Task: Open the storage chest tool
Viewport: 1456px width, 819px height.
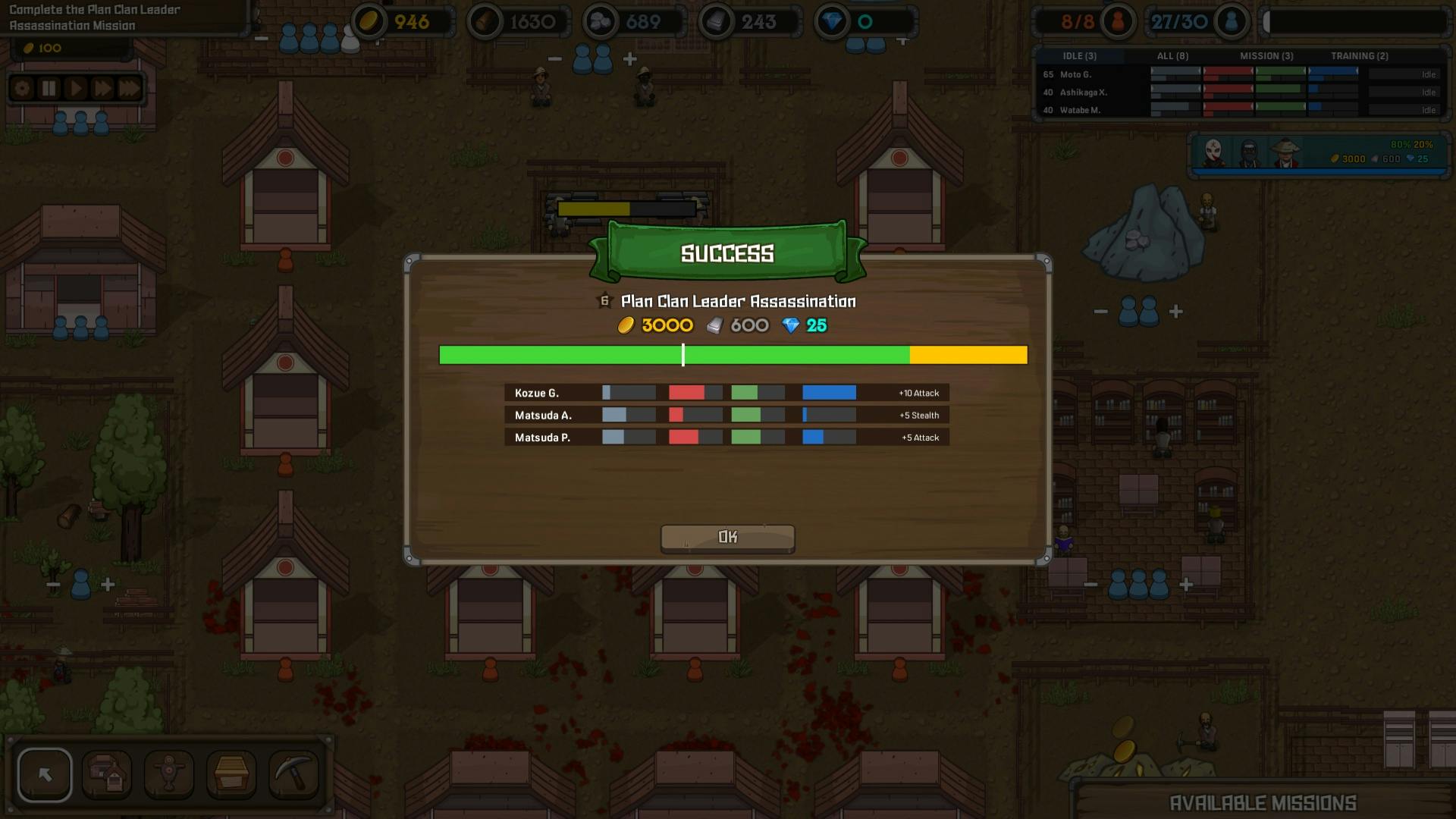Action: 231,774
